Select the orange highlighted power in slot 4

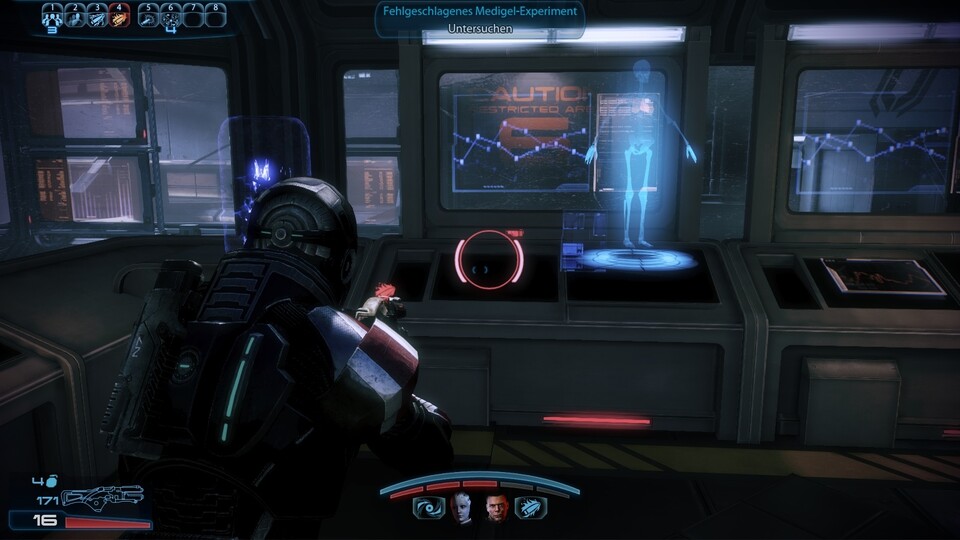pyautogui.click(x=120, y=17)
